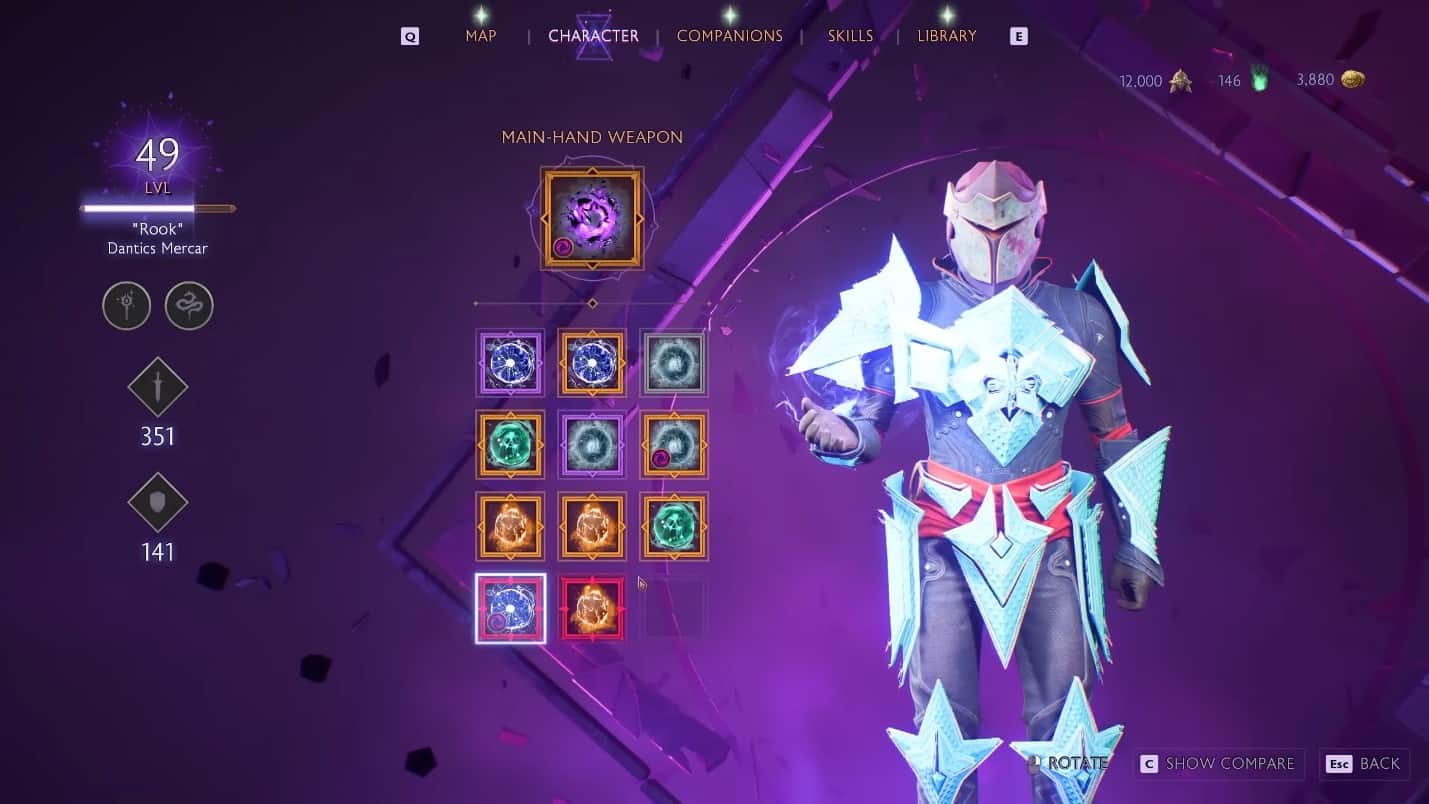Switch to the Library tab
The height and width of the screenshot is (804, 1429).
(946, 36)
